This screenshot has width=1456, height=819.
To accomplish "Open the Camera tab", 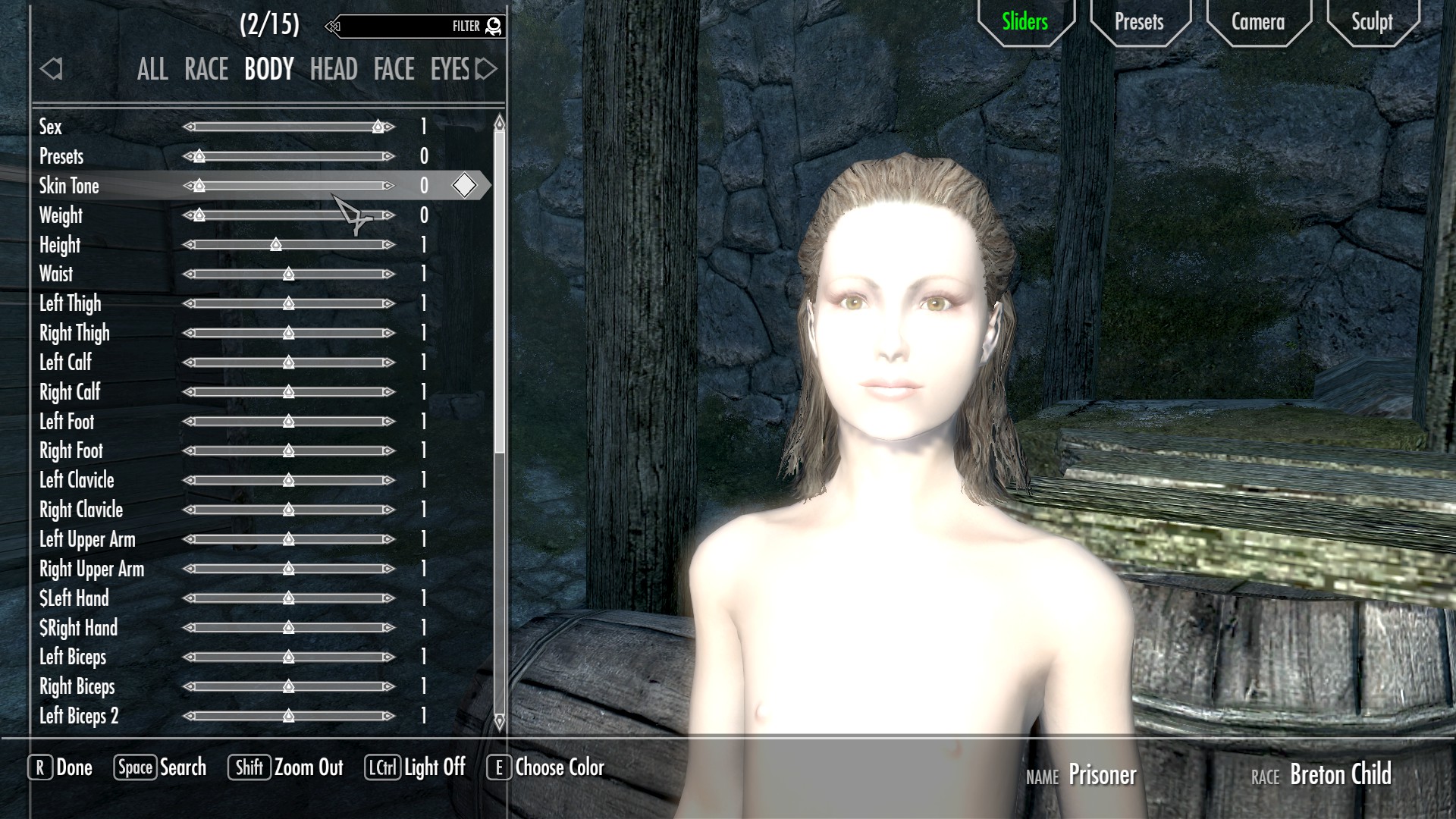I will [x=1257, y=22].
